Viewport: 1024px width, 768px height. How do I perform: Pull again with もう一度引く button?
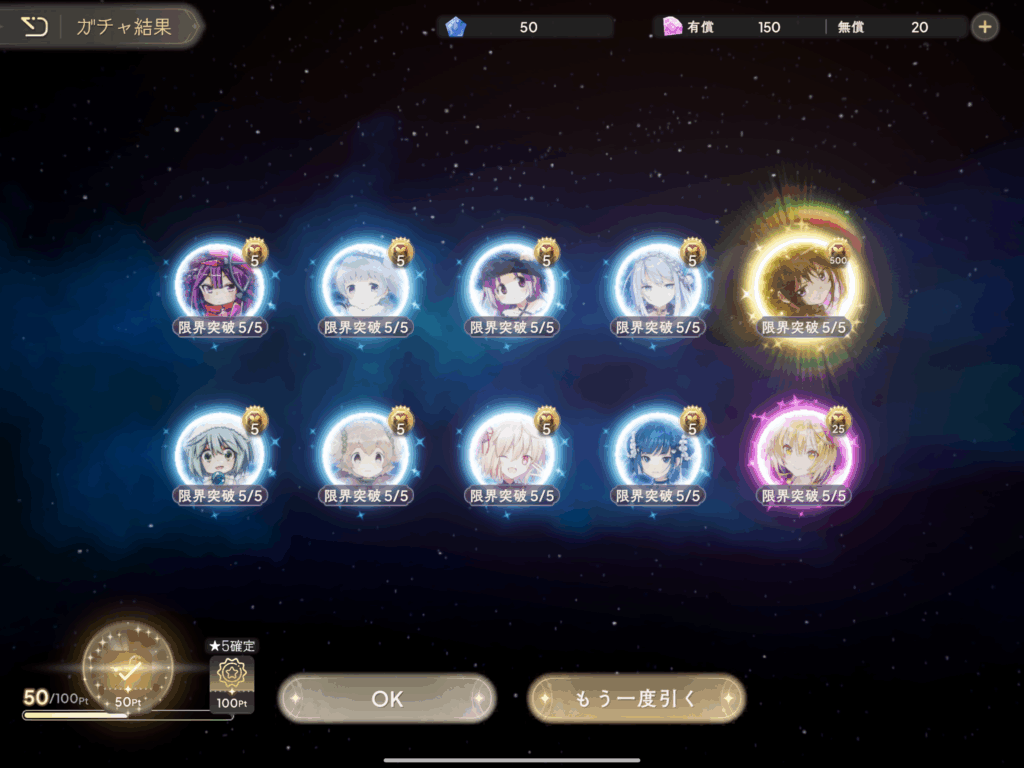[x=636, y=698]
